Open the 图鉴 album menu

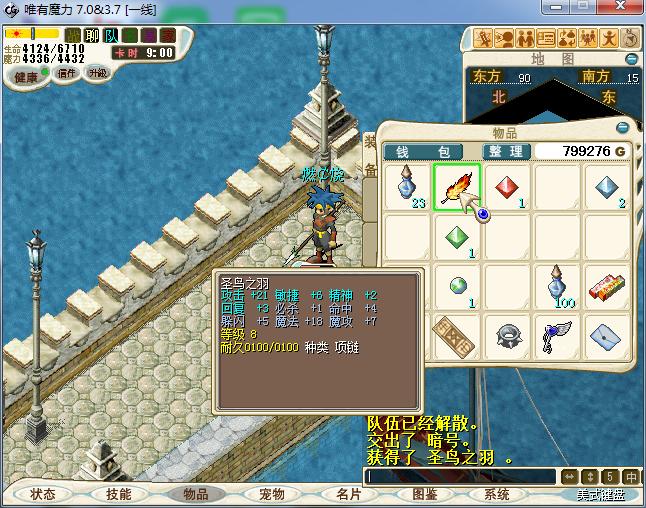[424, 494]
